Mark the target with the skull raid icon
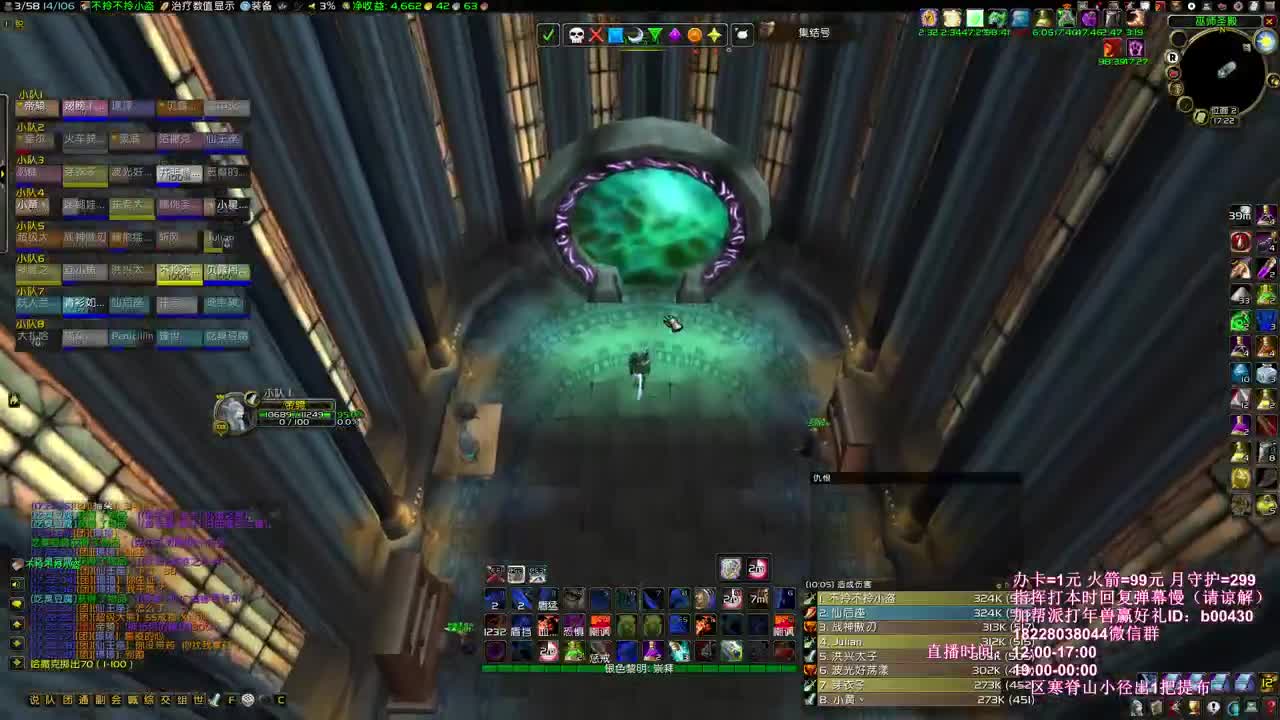Screen dimensions: 1280x720 (577, 35)
